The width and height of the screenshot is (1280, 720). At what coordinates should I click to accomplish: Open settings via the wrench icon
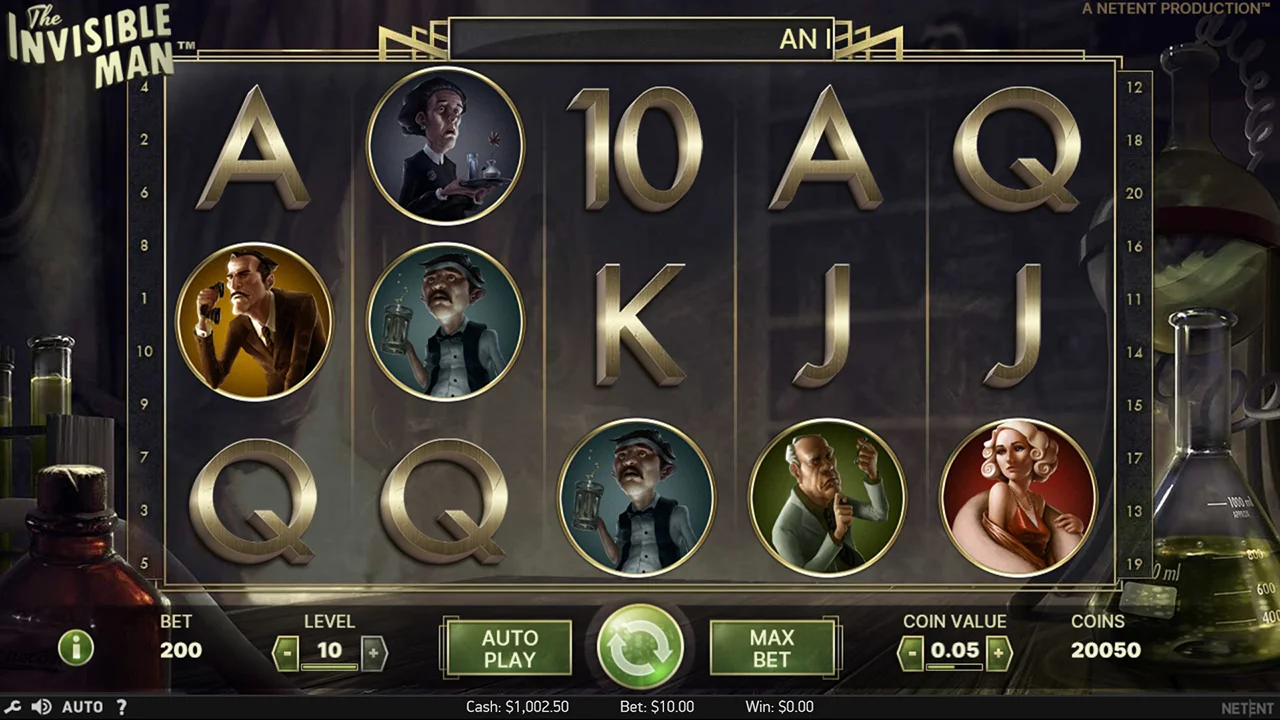[x=14, y=707]
